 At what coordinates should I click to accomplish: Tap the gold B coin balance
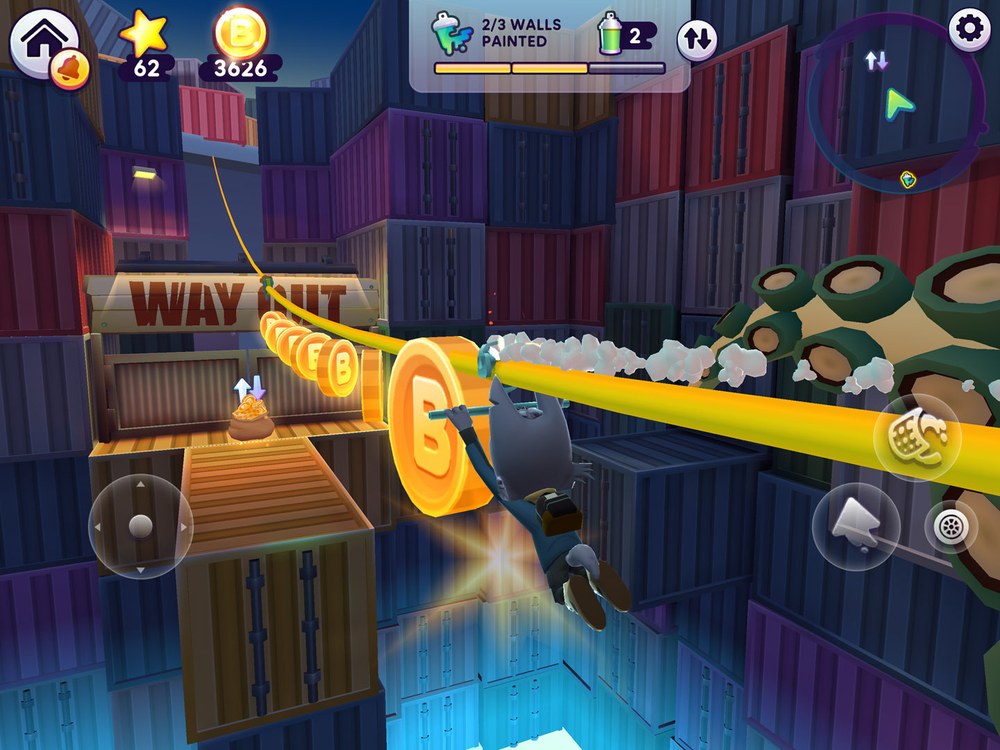241,44
